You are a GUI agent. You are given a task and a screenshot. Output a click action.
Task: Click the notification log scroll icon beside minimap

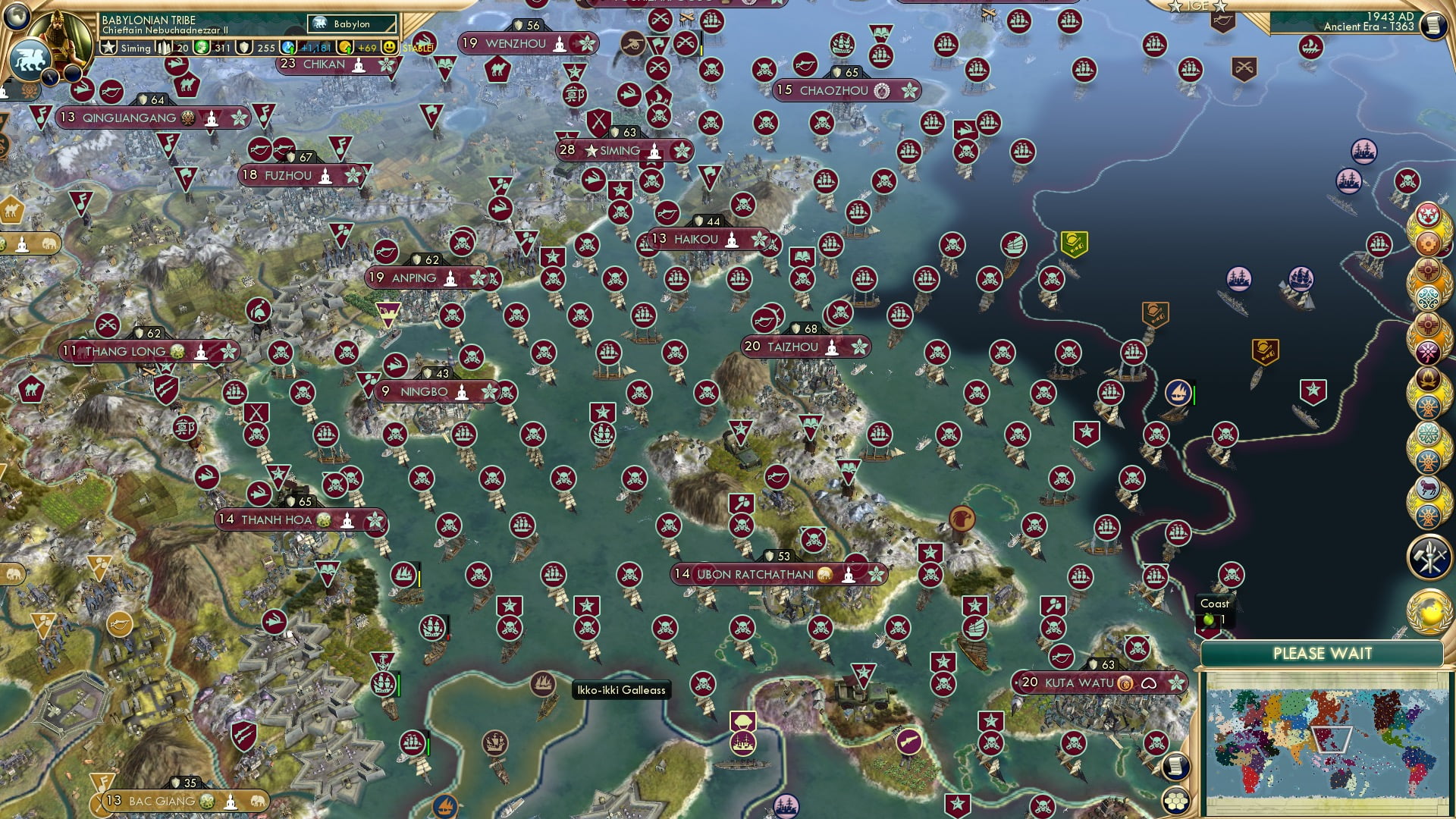(x=1176, y=767)
